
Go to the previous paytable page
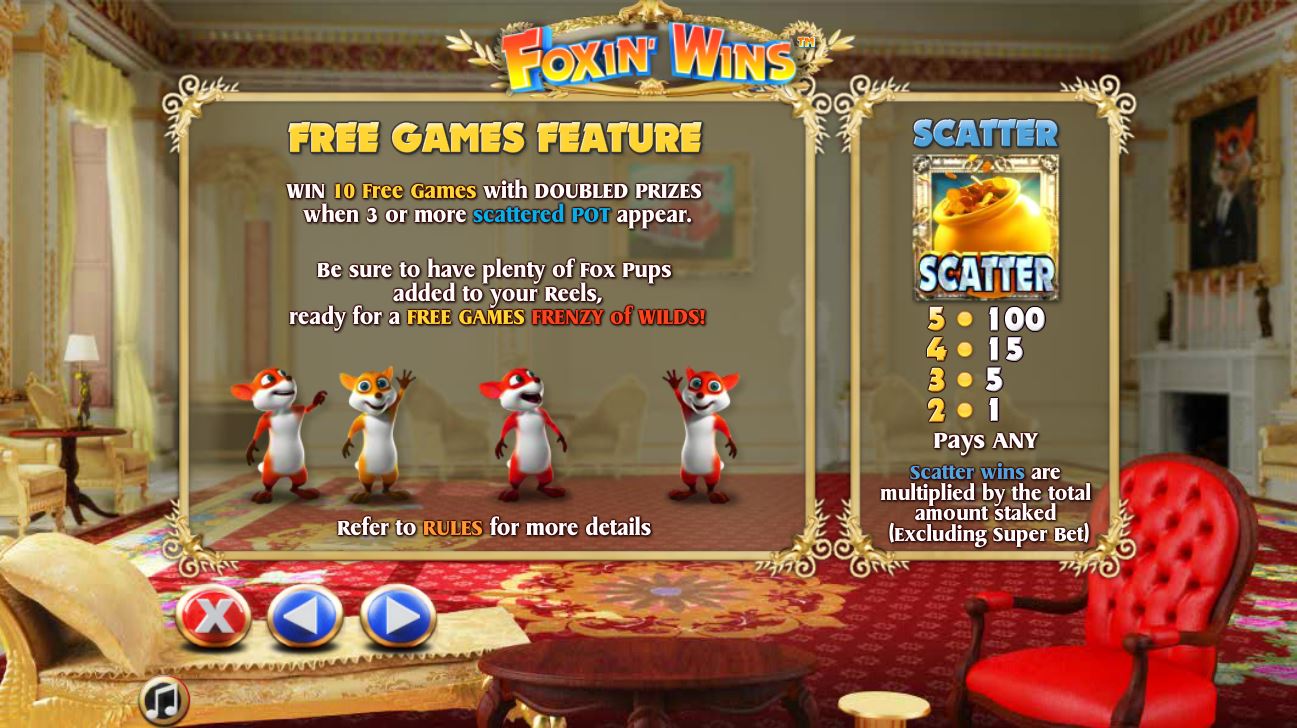[305, 617]
